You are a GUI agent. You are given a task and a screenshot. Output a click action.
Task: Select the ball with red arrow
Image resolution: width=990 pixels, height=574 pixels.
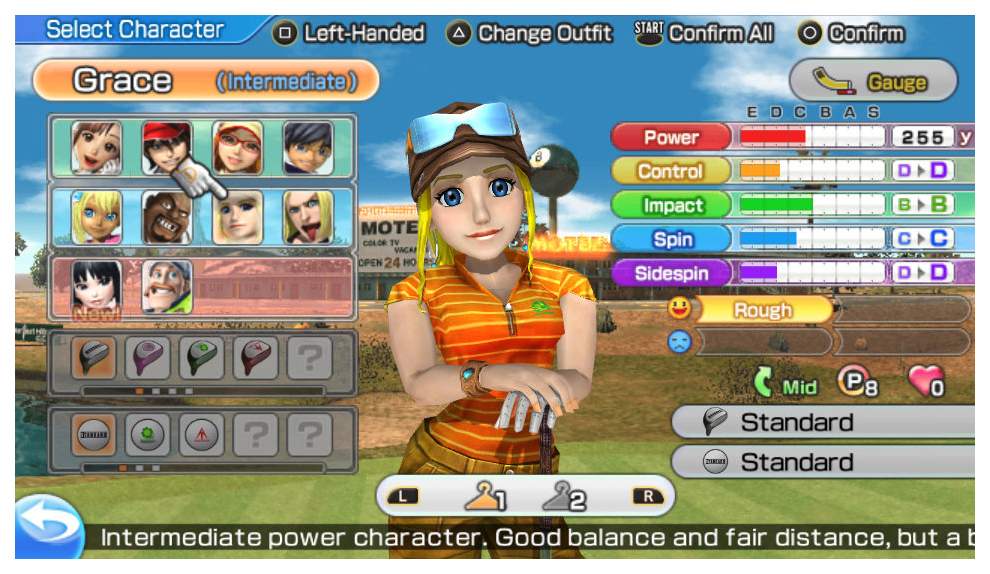(203, 435)
